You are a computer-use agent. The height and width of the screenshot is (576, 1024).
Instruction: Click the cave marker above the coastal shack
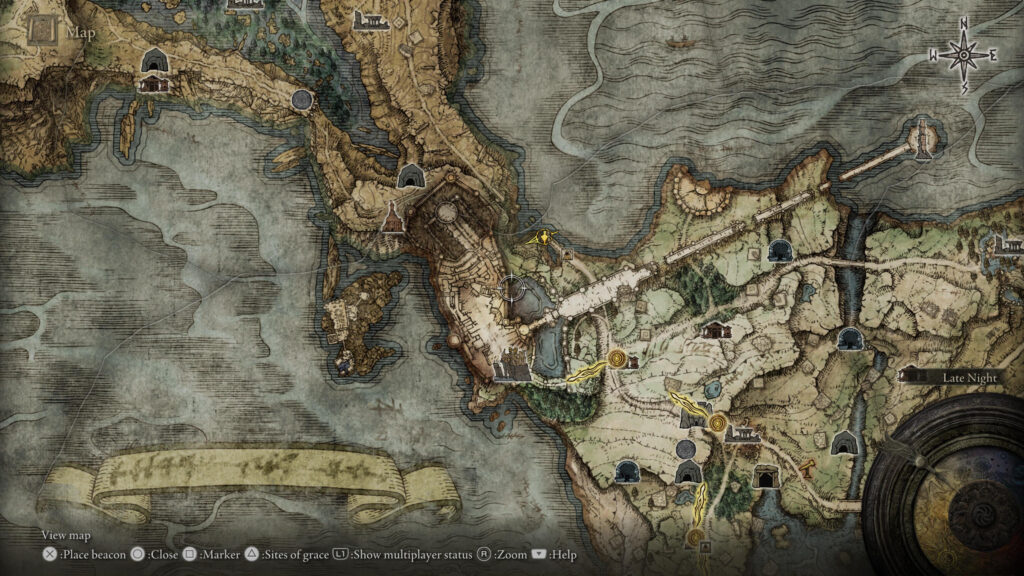tap(154, 62)
